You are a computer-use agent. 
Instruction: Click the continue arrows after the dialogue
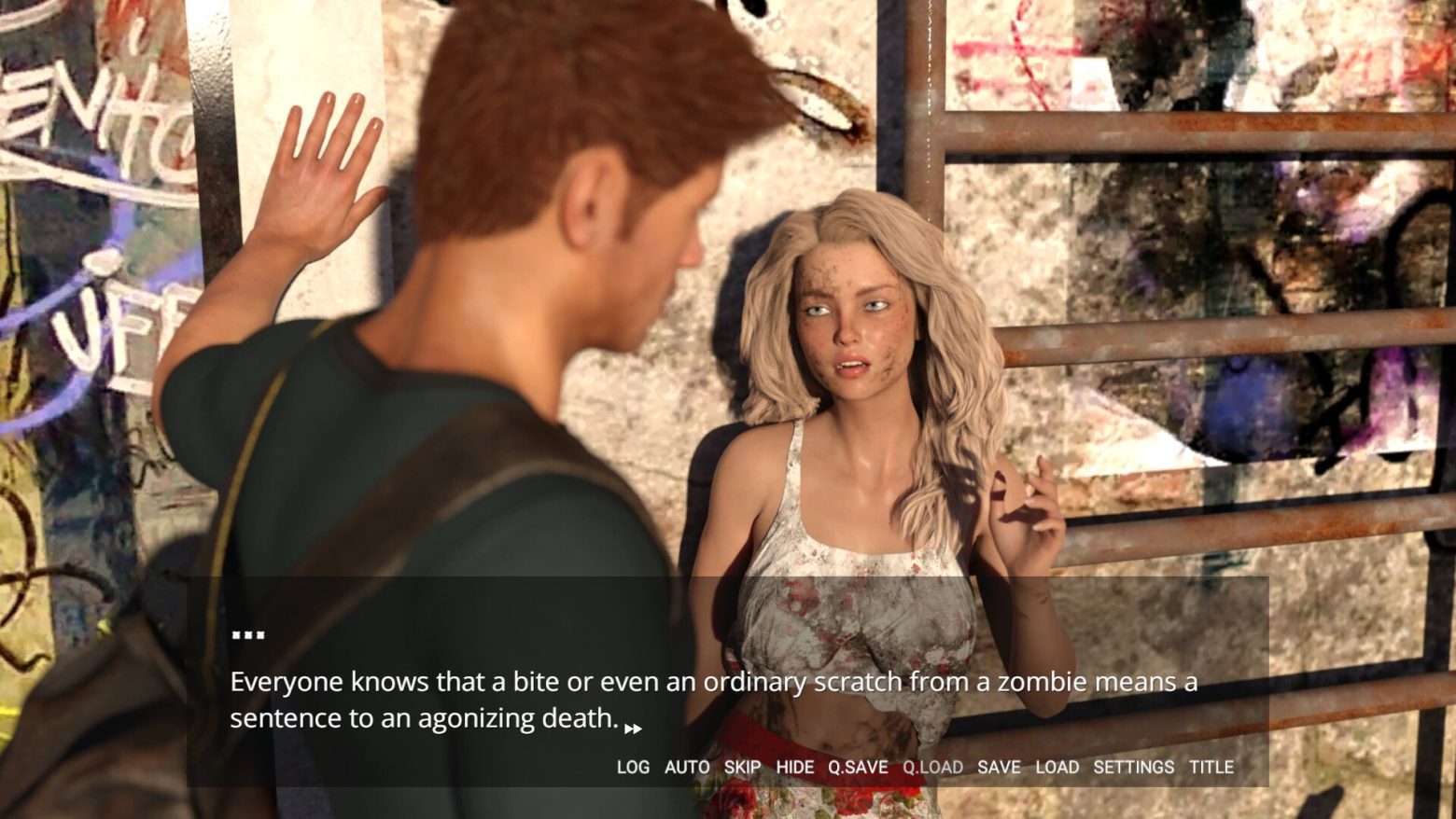633,729
